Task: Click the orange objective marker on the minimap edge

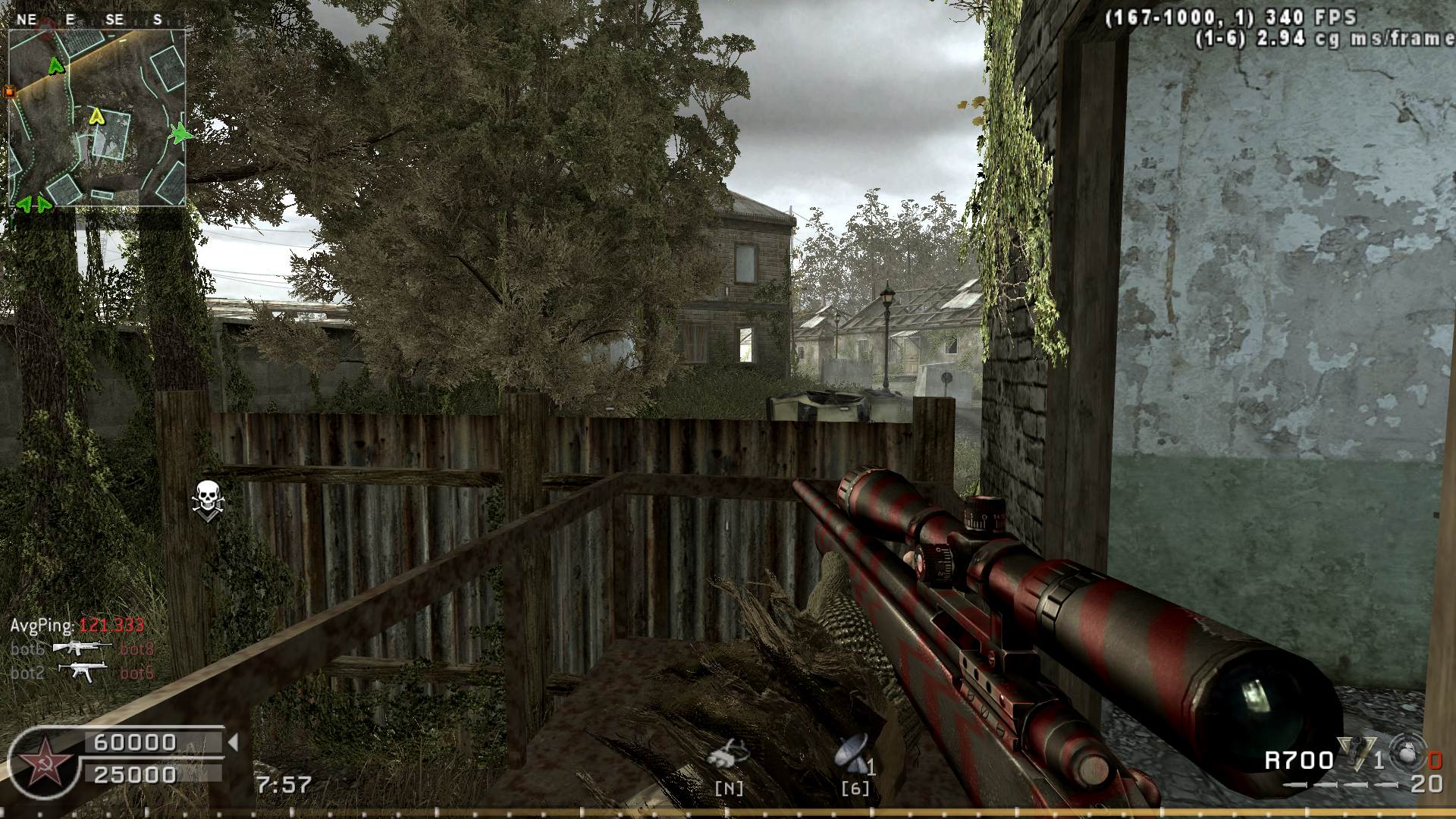Action: tap(10, 92)
